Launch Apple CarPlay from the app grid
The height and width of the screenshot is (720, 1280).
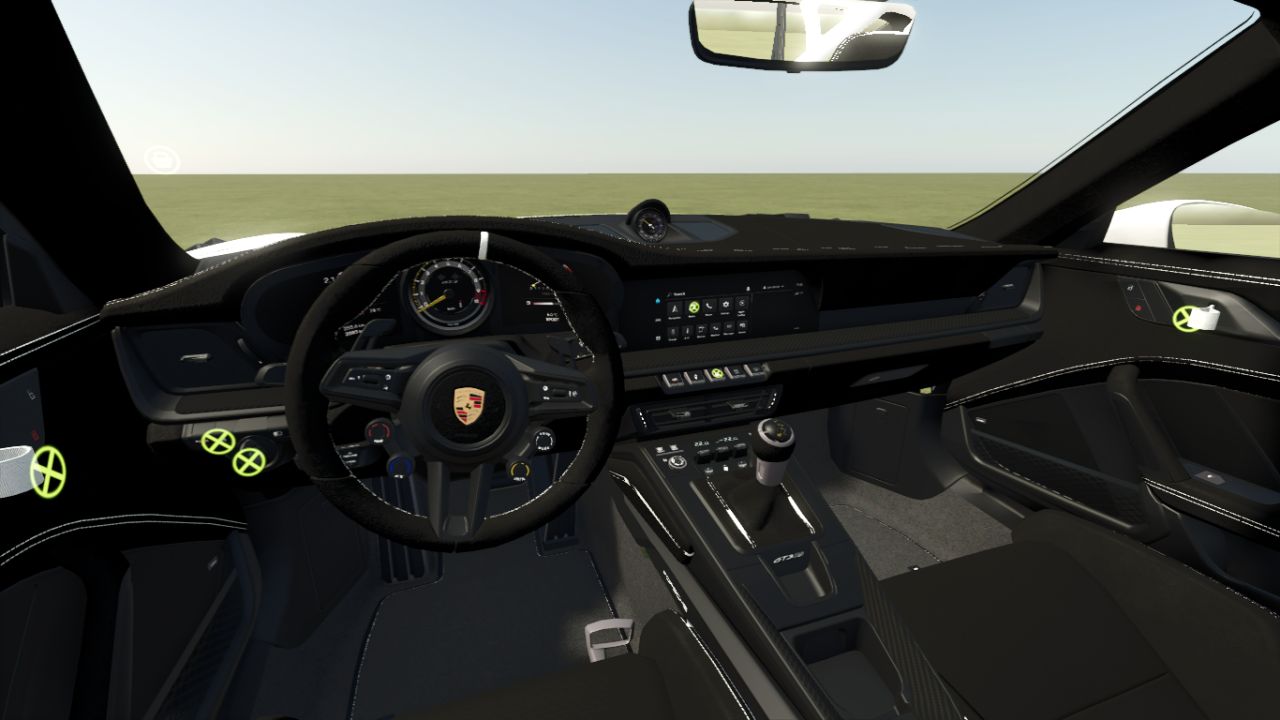pos(742,302)
